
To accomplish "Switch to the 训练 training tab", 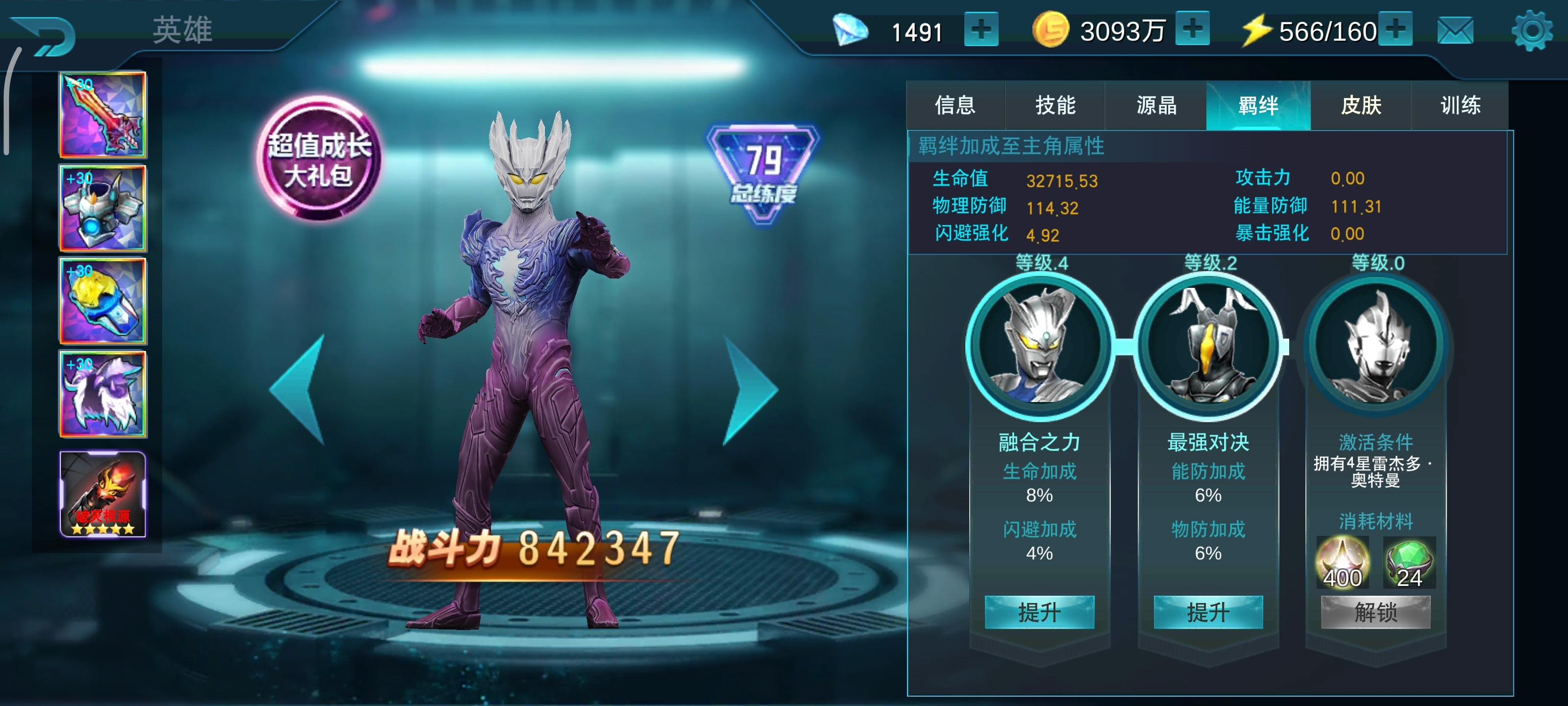I will coord(1460,105).
